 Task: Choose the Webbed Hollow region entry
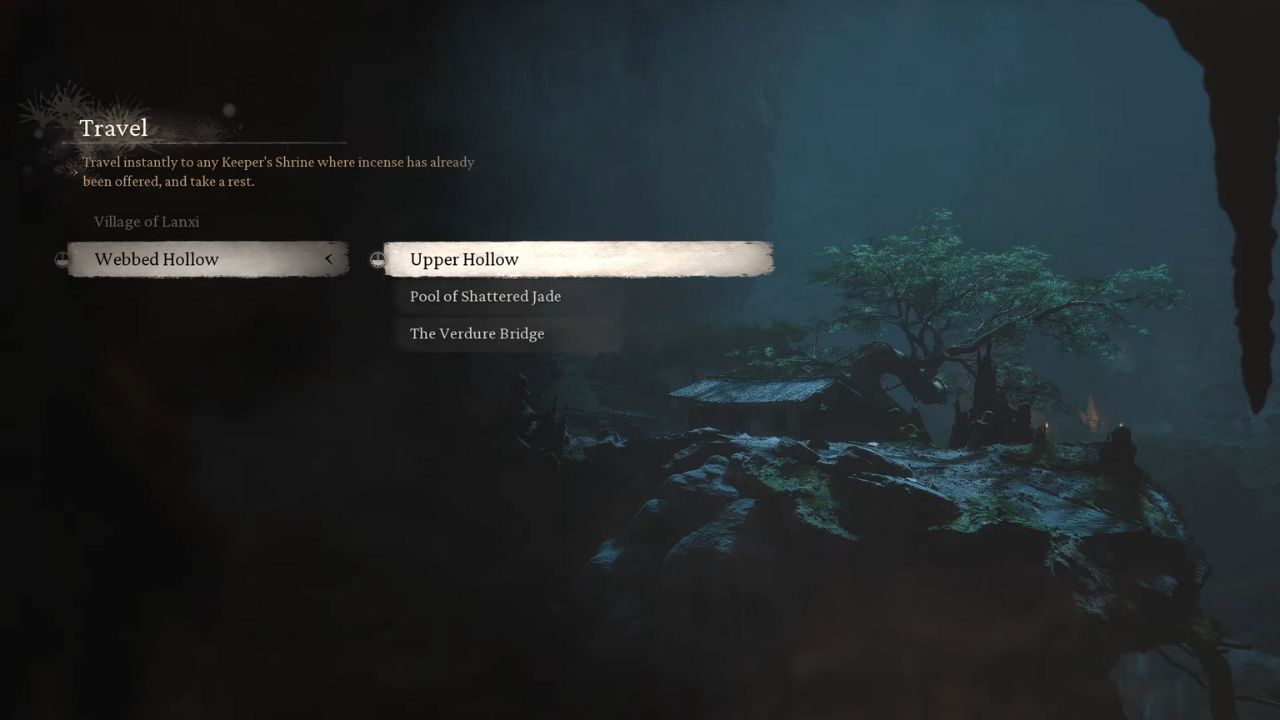pyautogui.click(x=157, y=260)
